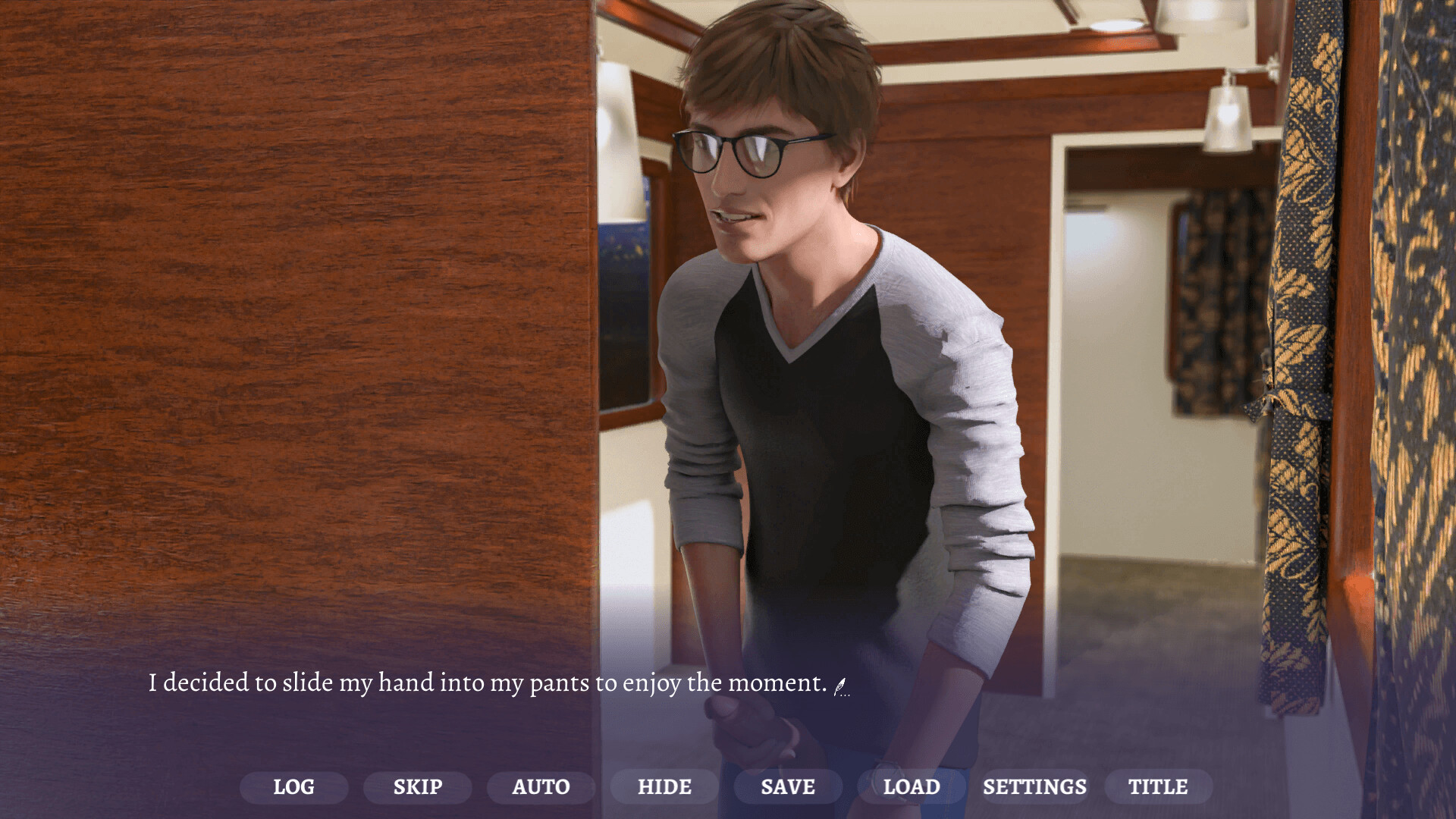Click HIDE to view the full scene
Screen dimensions: 1456x819
664,786
